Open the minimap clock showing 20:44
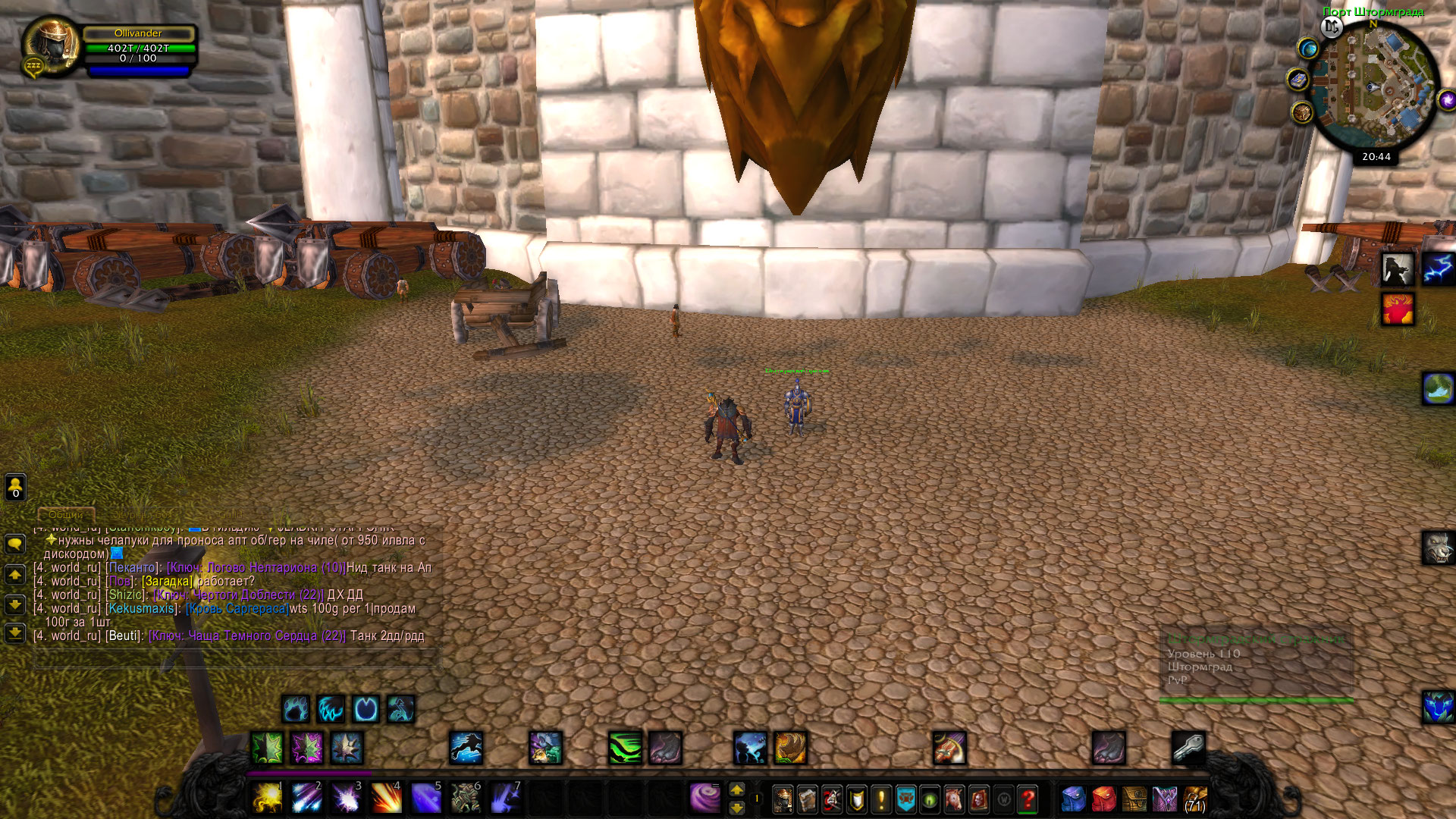 pyautogui.click(x=1376, y=157)
